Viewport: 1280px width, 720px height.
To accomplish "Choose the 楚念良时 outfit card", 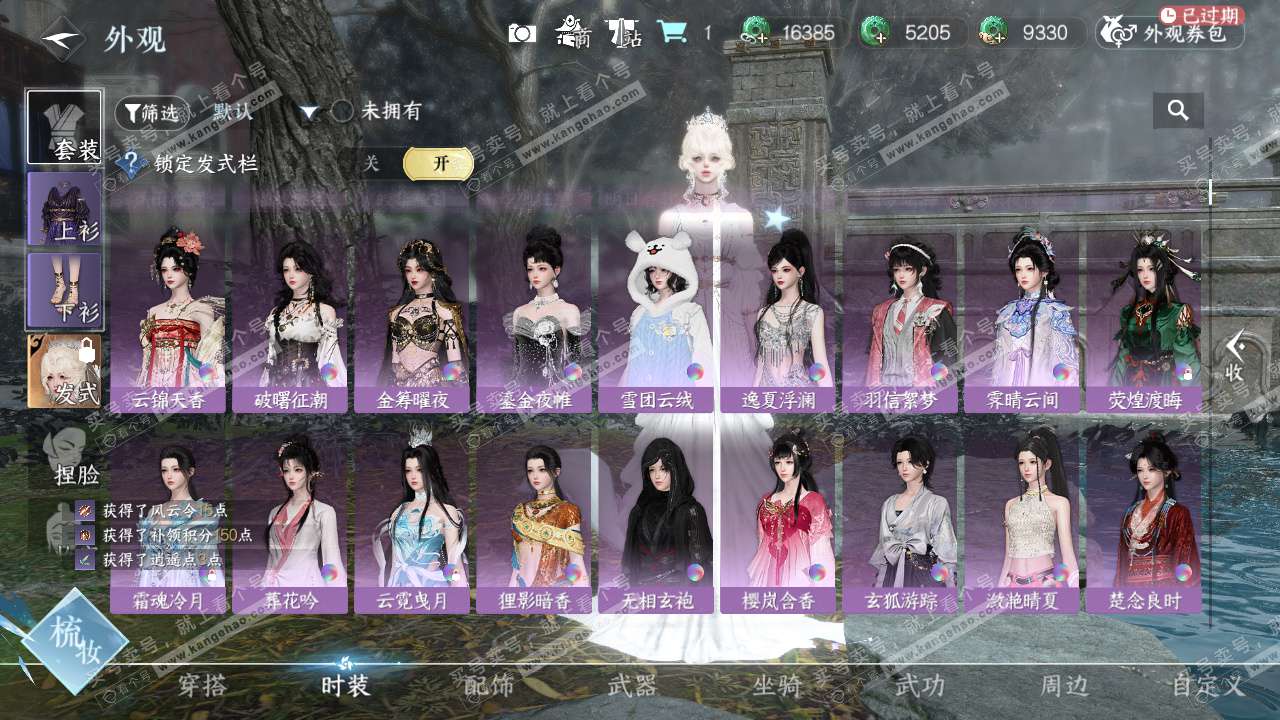I will pos(1143,522).
